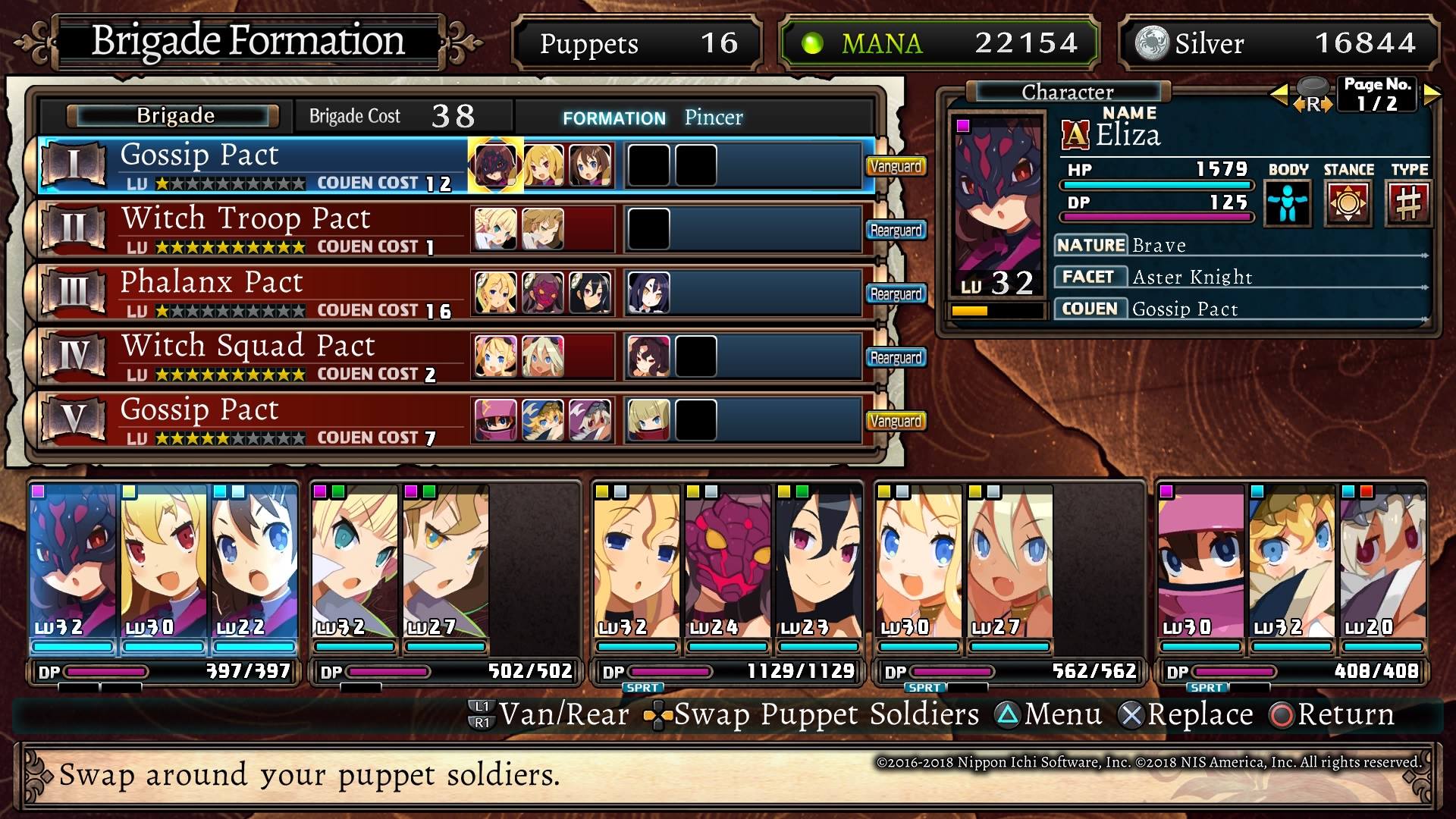Screen dimensions: 1456x819
Task: Select the Brigade header tab
Action: pyautogui.click(x=174, y=116)
